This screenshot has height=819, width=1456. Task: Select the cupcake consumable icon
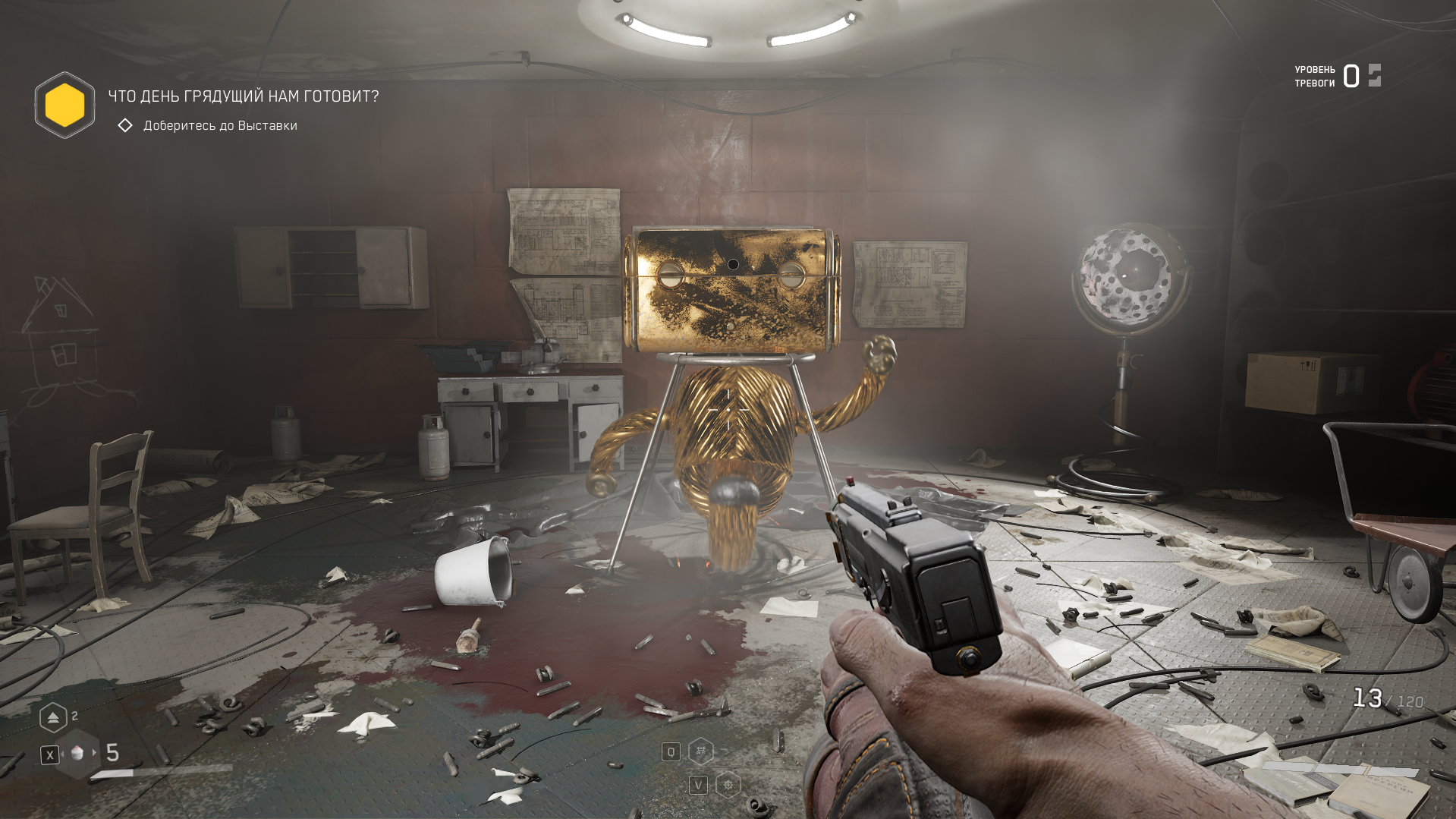coord(77,754)
